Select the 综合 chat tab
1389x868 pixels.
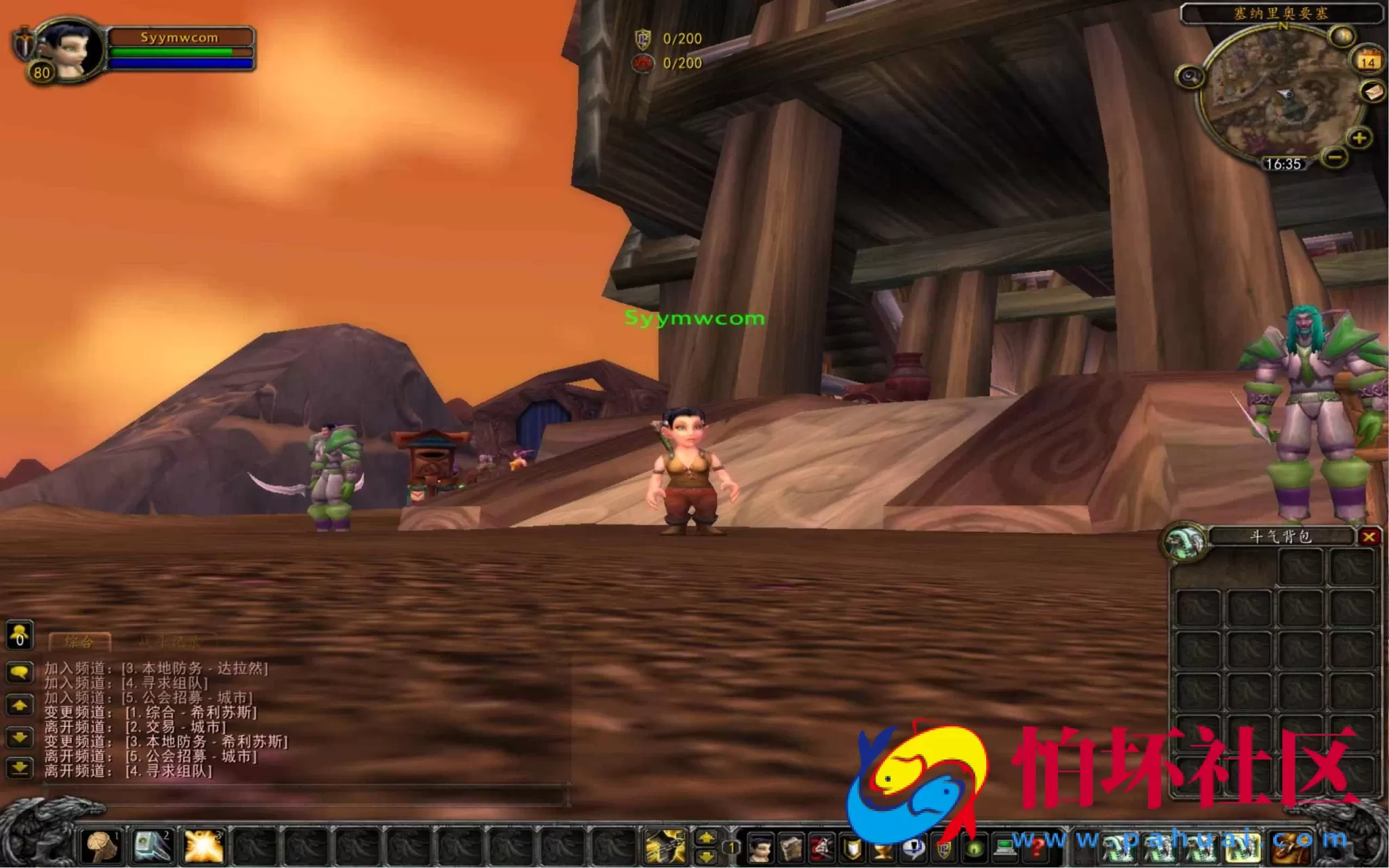(79, 641)
